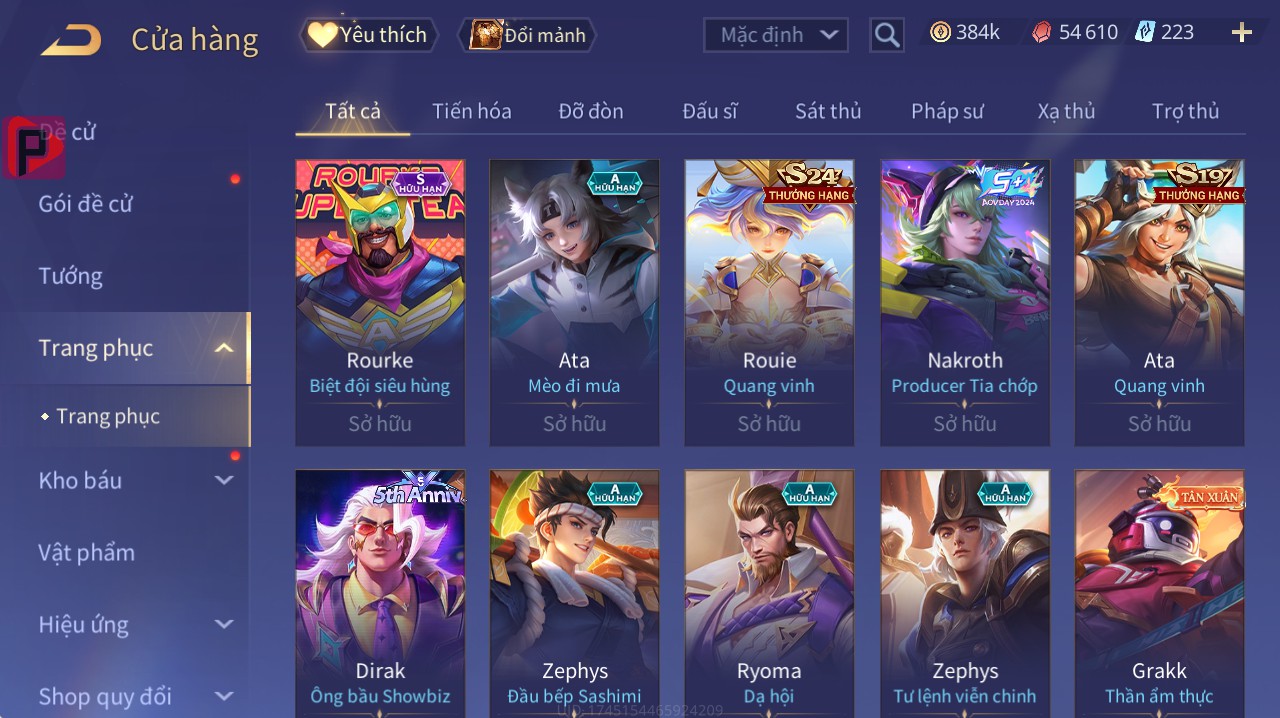Open the Mặc định sort dropdown

[x=776, y=35]
